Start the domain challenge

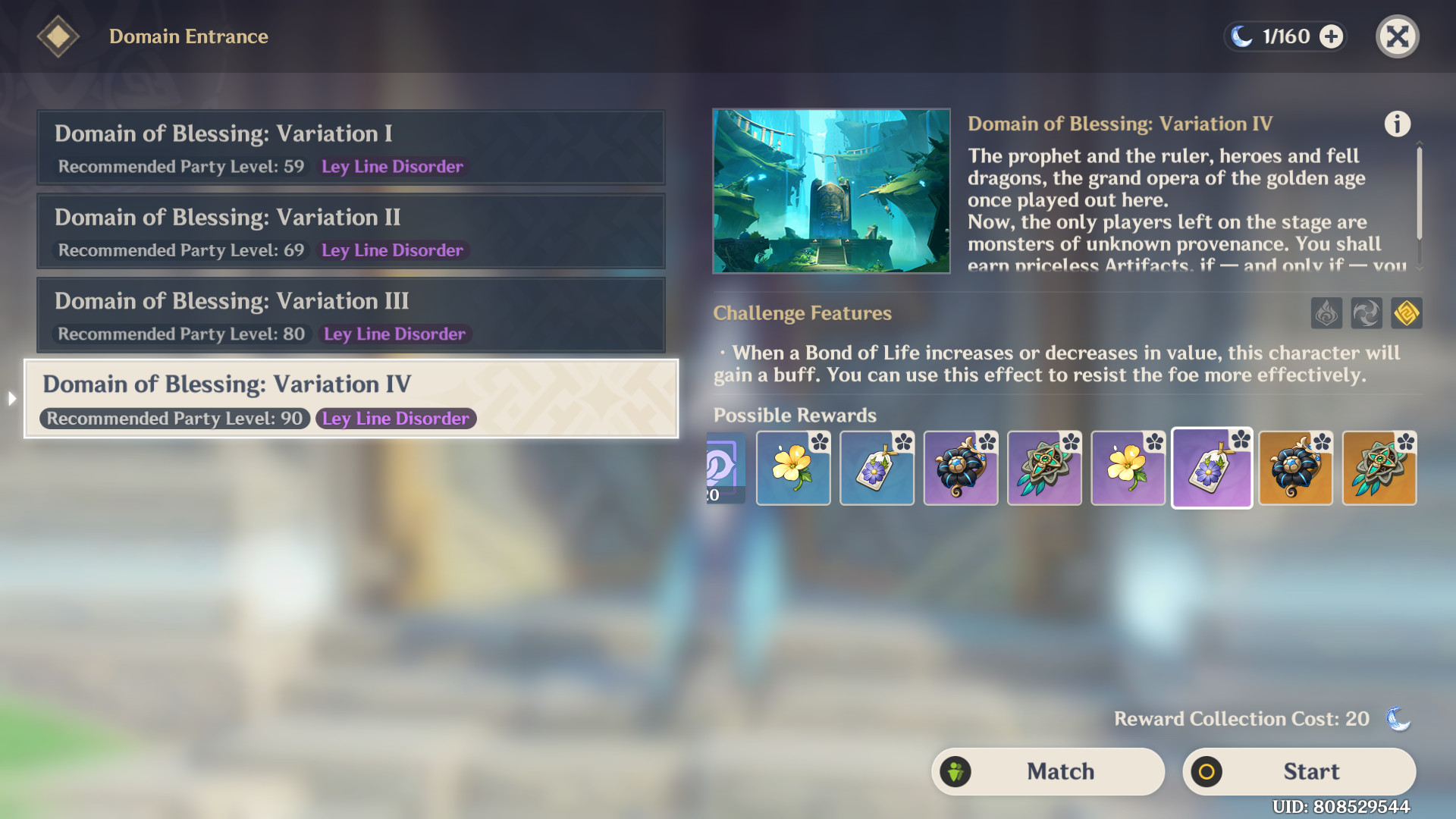tap(1299, 771)
